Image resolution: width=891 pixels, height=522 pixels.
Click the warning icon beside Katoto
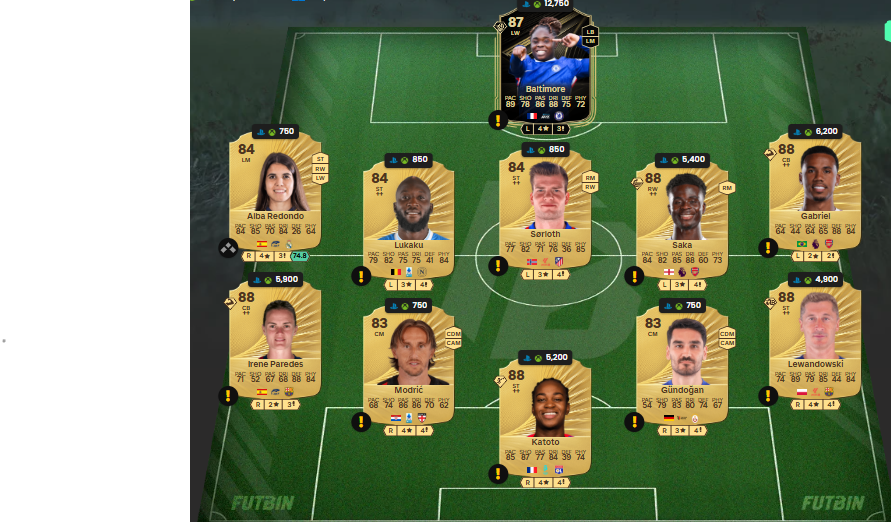(x=497, y=474)
